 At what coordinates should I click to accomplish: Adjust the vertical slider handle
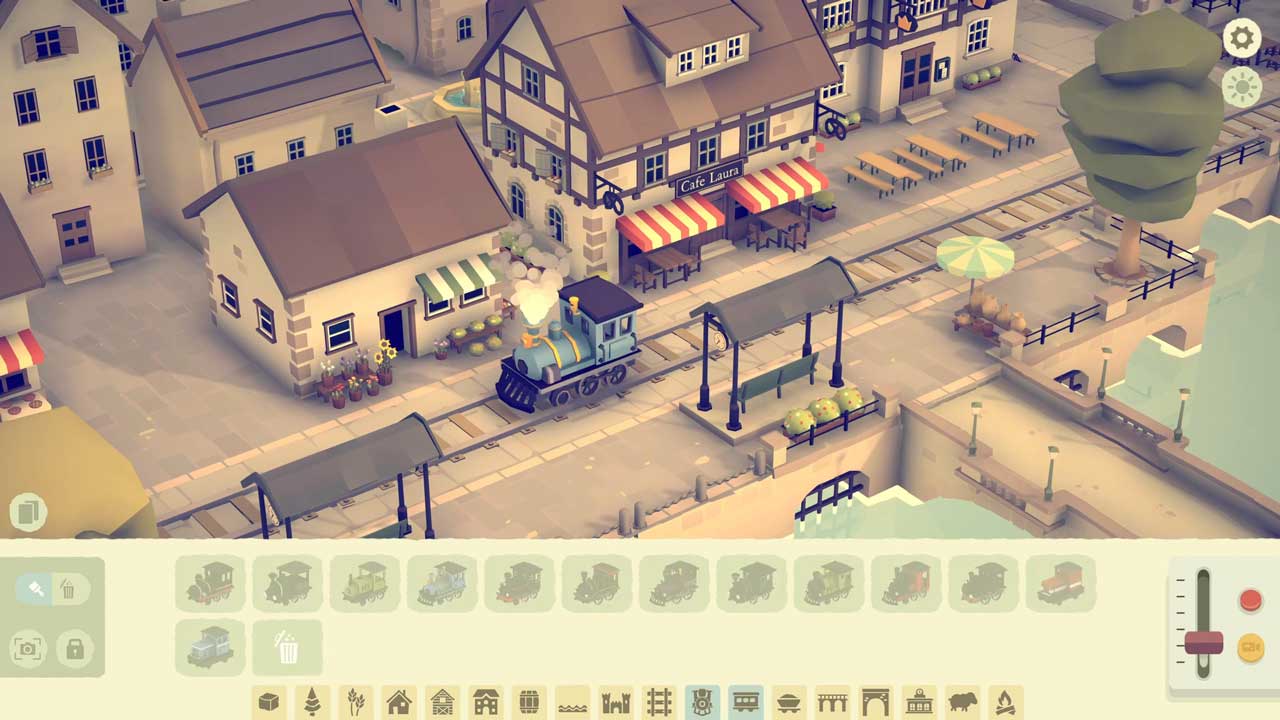point(1203,643)
